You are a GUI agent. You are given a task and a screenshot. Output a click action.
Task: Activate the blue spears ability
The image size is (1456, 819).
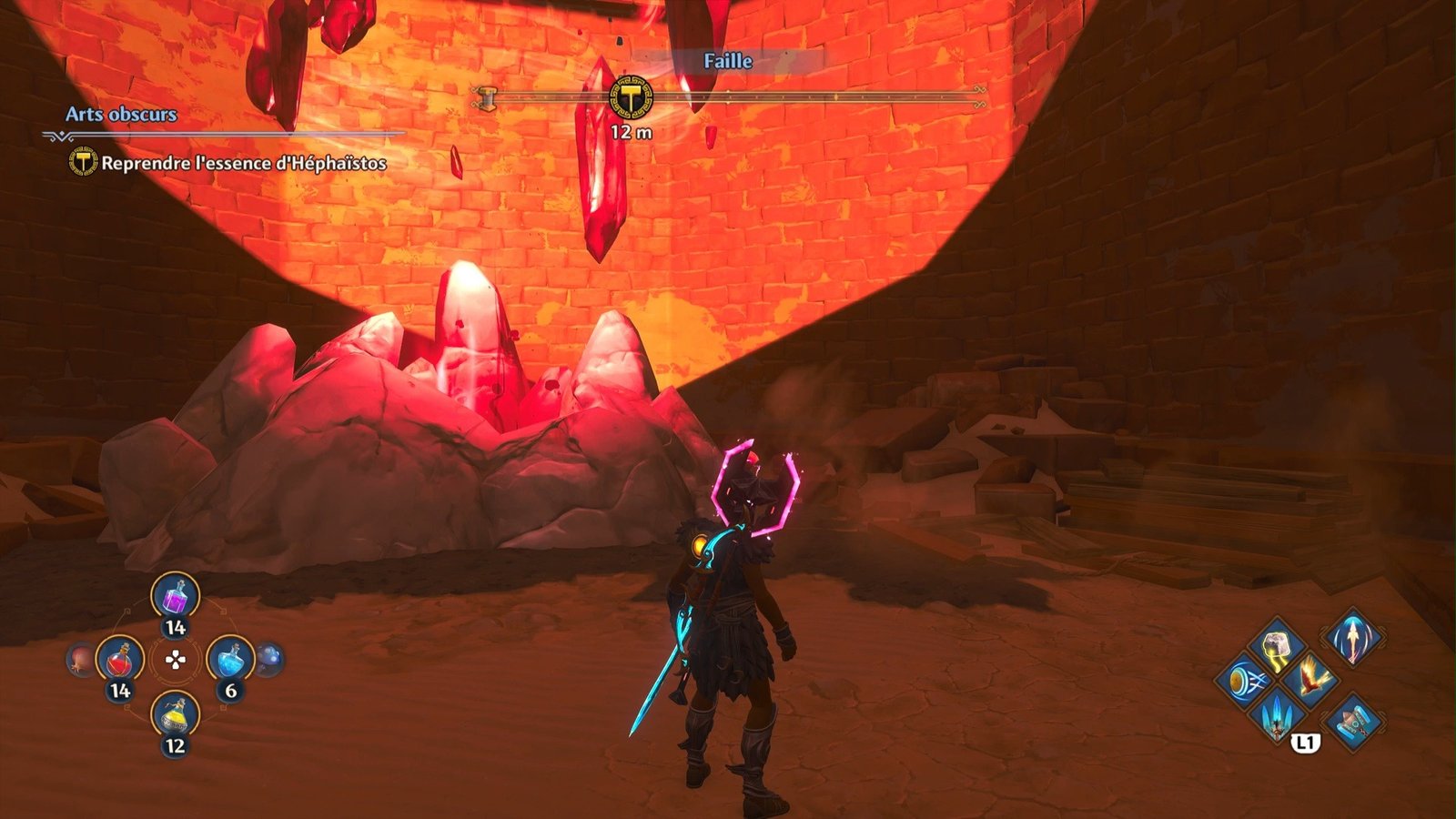(x=1277, y=713)
